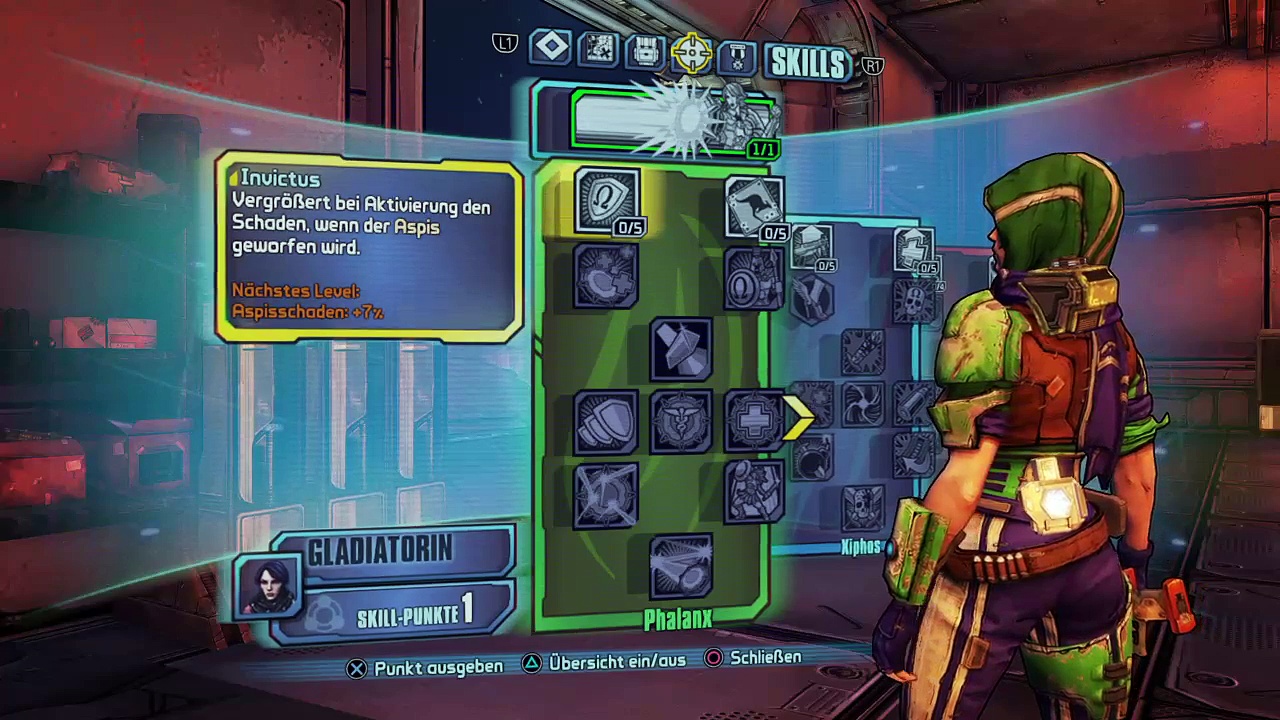Image resolution: width=1280 pixels, height=720 pixels.
Task: Open the diamond missions tab
Action: click(551, 47)
